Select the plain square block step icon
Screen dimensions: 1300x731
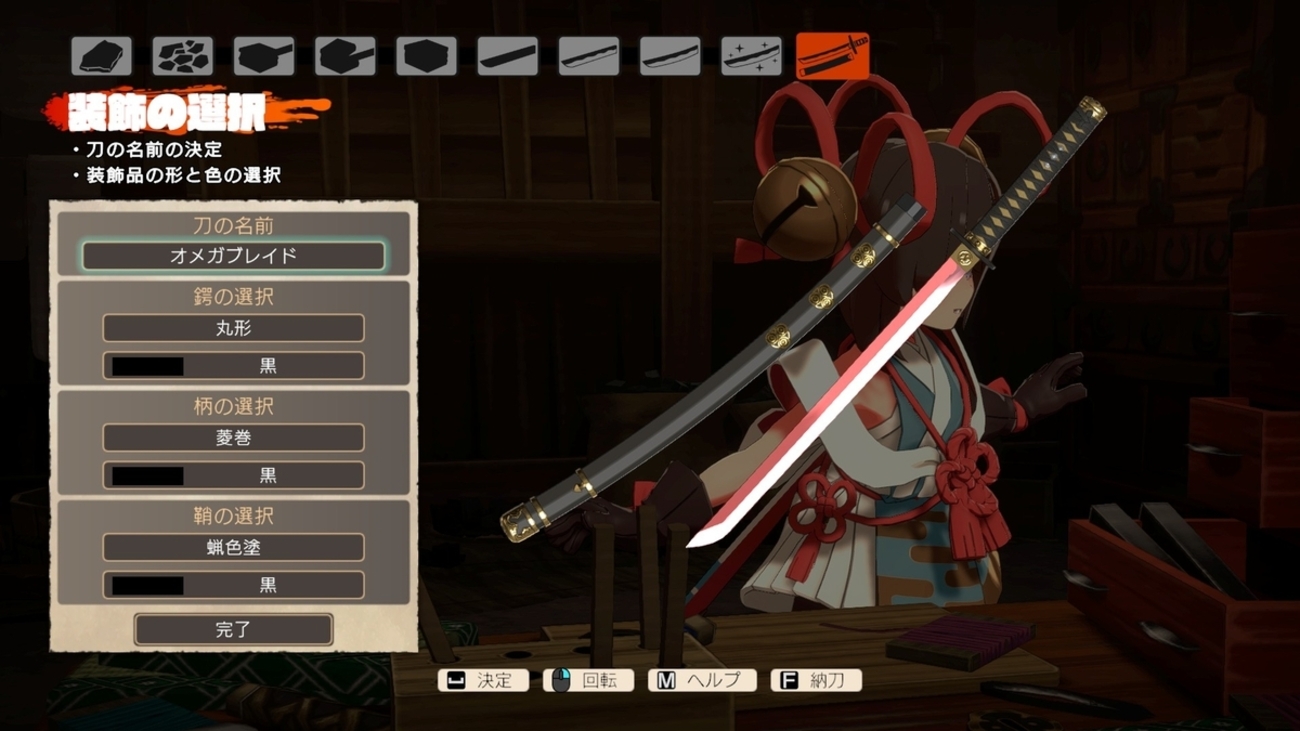[426, 56]
